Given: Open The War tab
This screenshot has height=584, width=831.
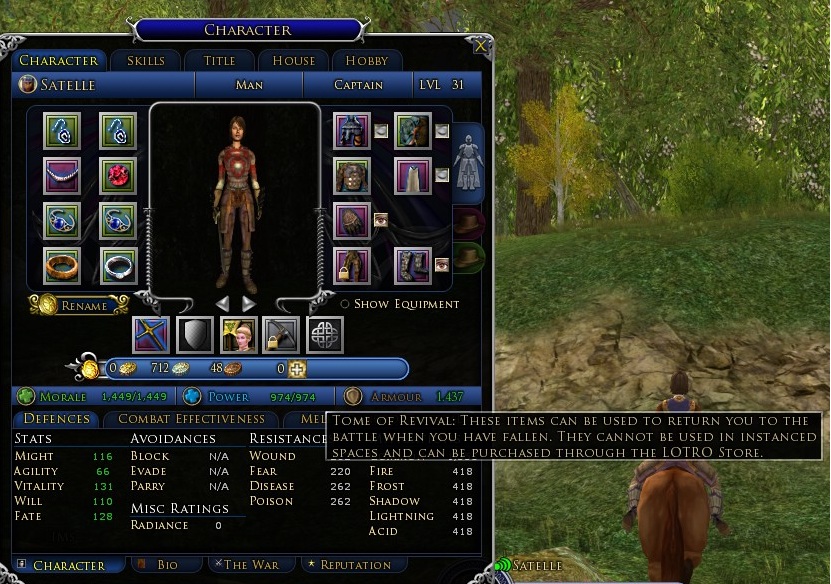Looking at the screenshot, I should [x=251, y=565].
